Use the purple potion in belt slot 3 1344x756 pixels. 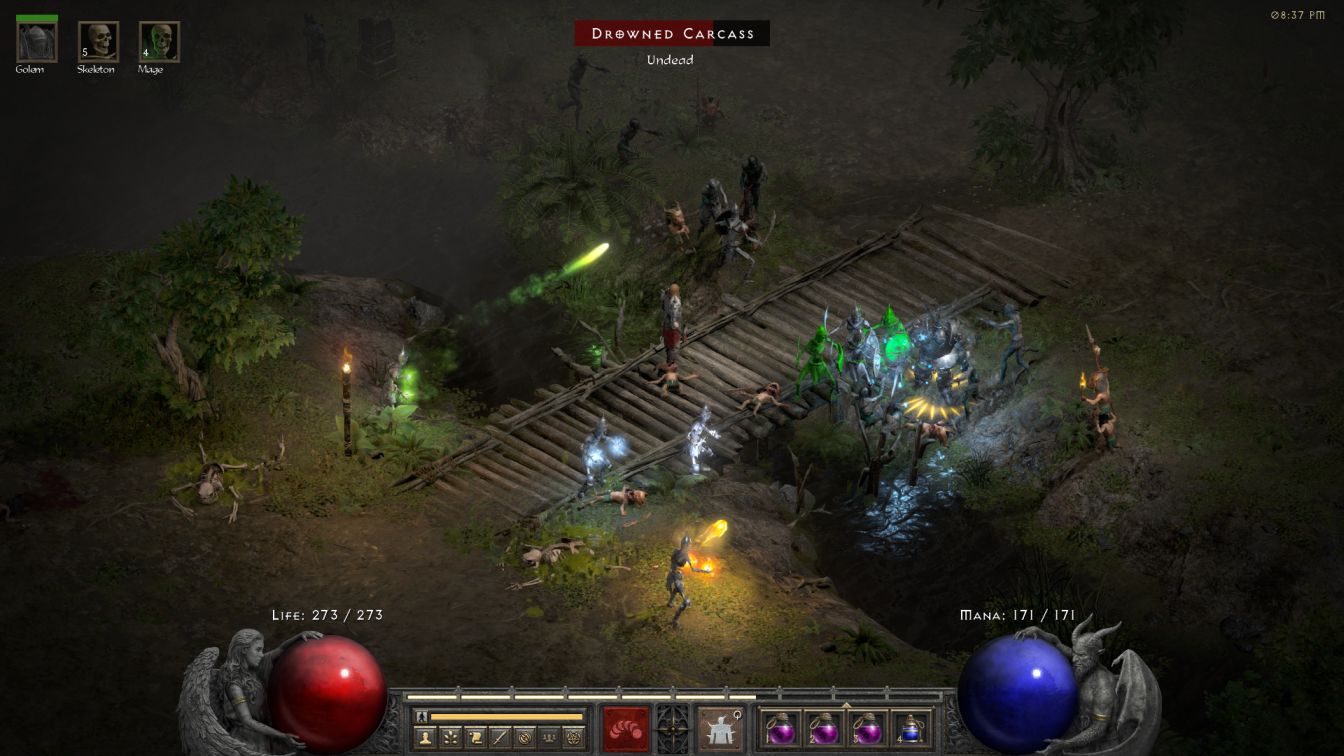point(867,729)
